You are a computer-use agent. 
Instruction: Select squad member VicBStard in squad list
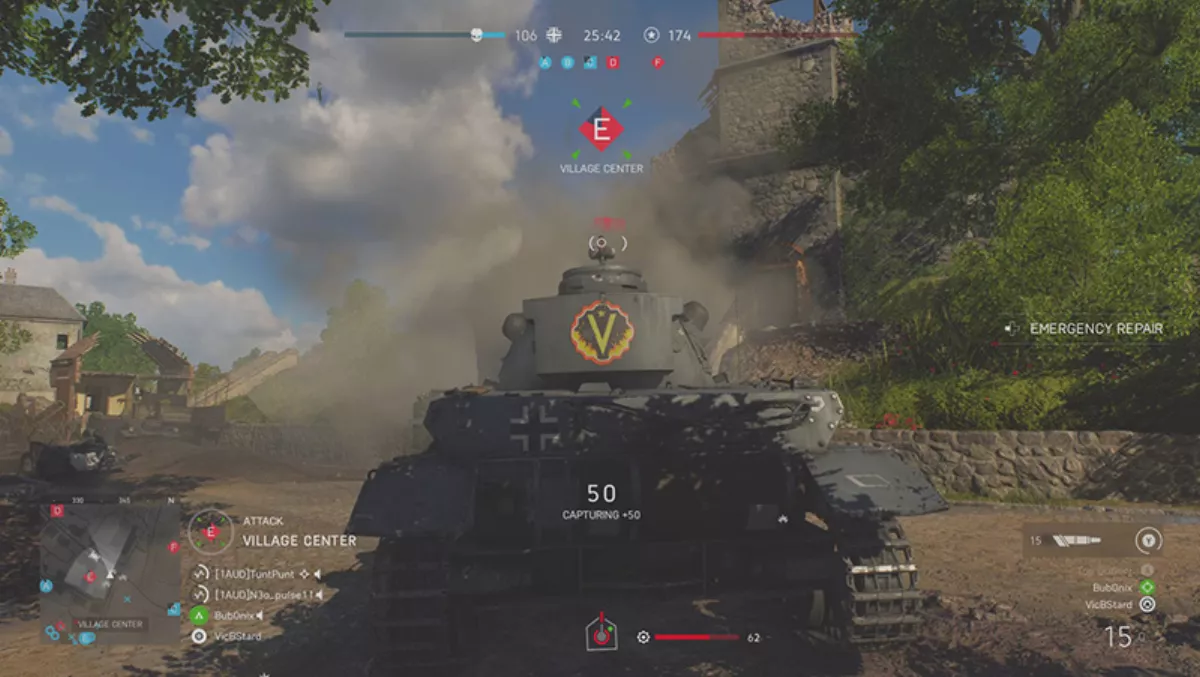(x=237, y=635)
